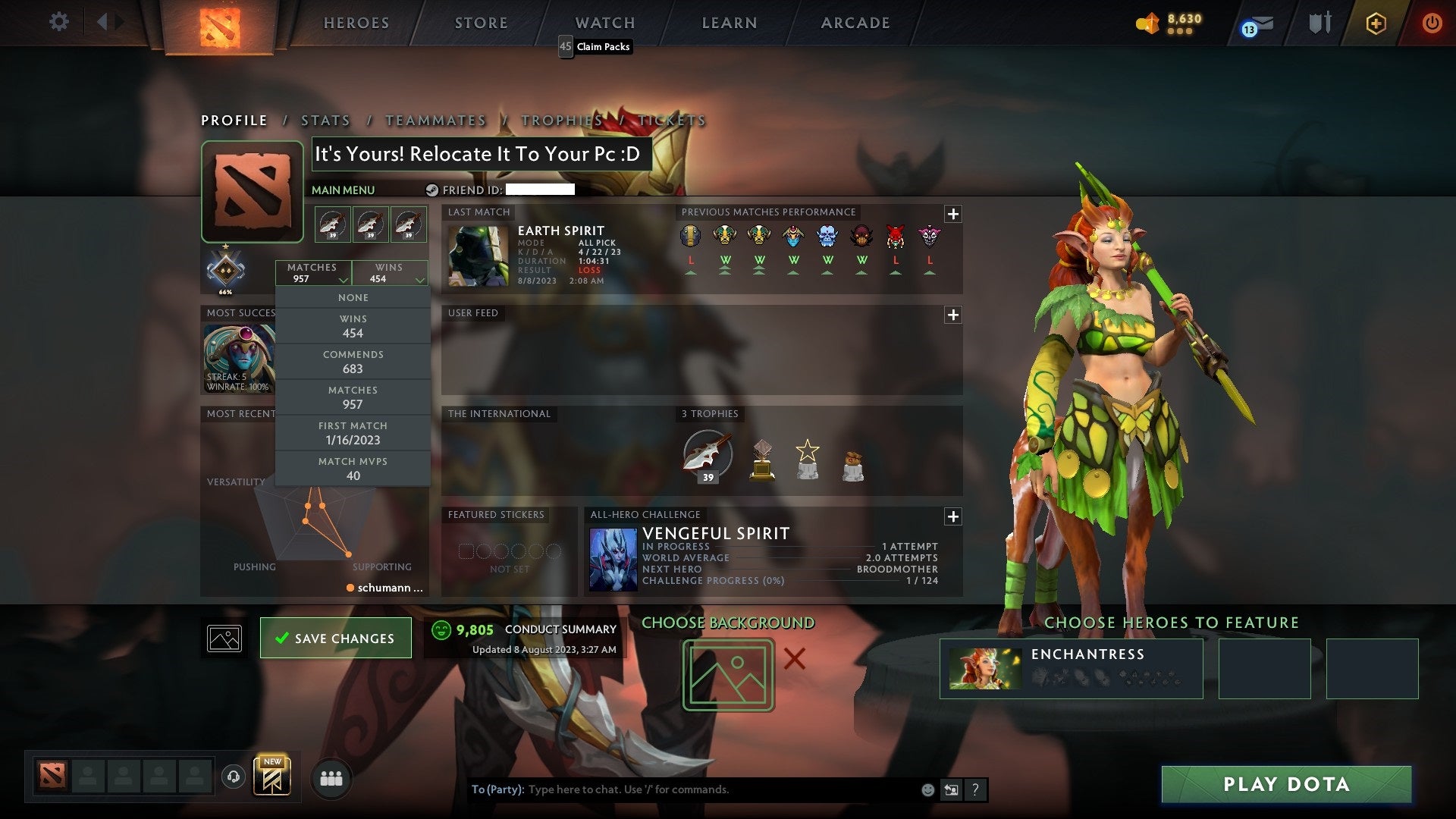Click the SAVE CHANGES button
Screen dimensions: 1456x819
coord(335,638)
